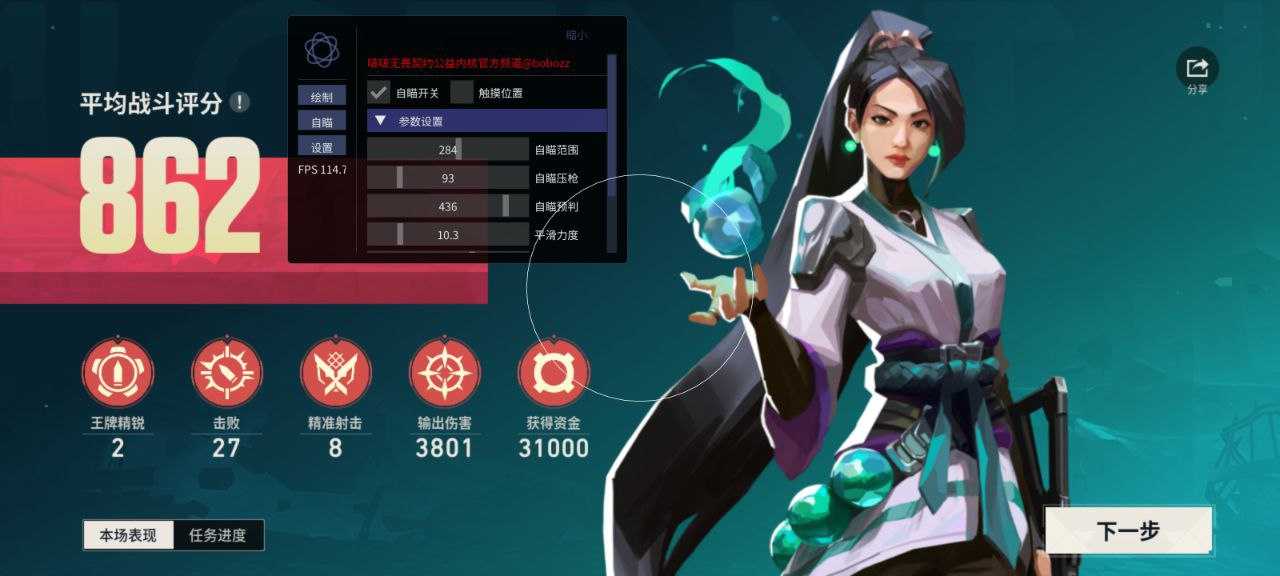1280x576 pixels.
Task: Minimize the overlay panel via 缩小
Action: point(577,35)
